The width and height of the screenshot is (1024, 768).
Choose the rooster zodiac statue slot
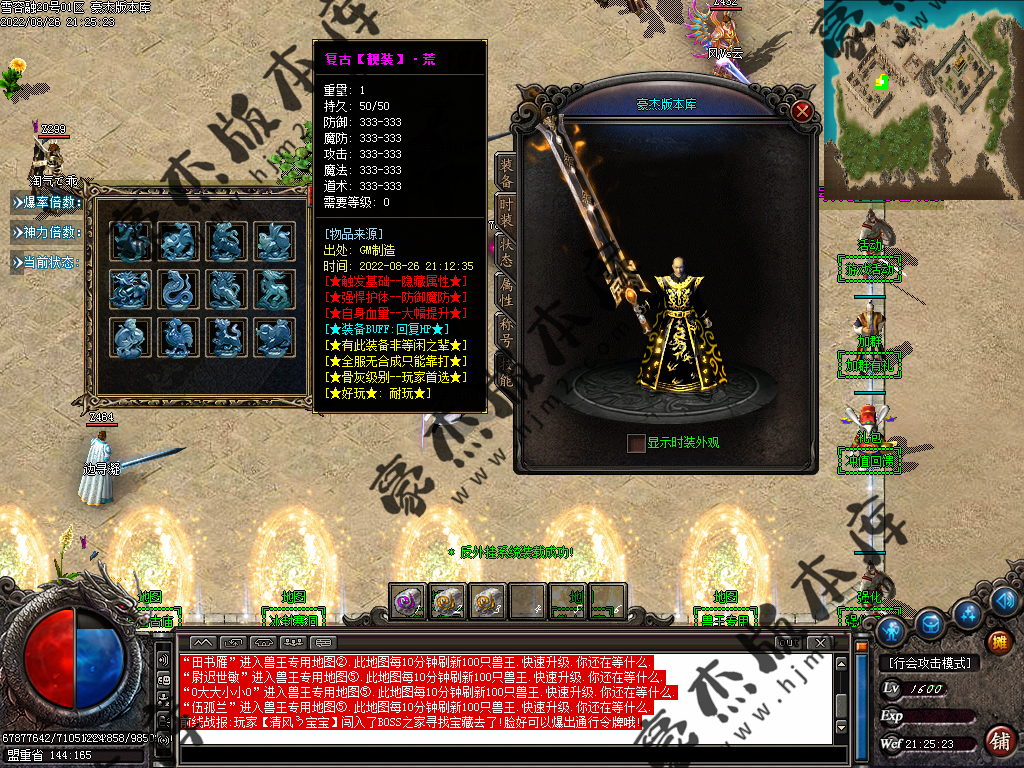click(179, 338)
